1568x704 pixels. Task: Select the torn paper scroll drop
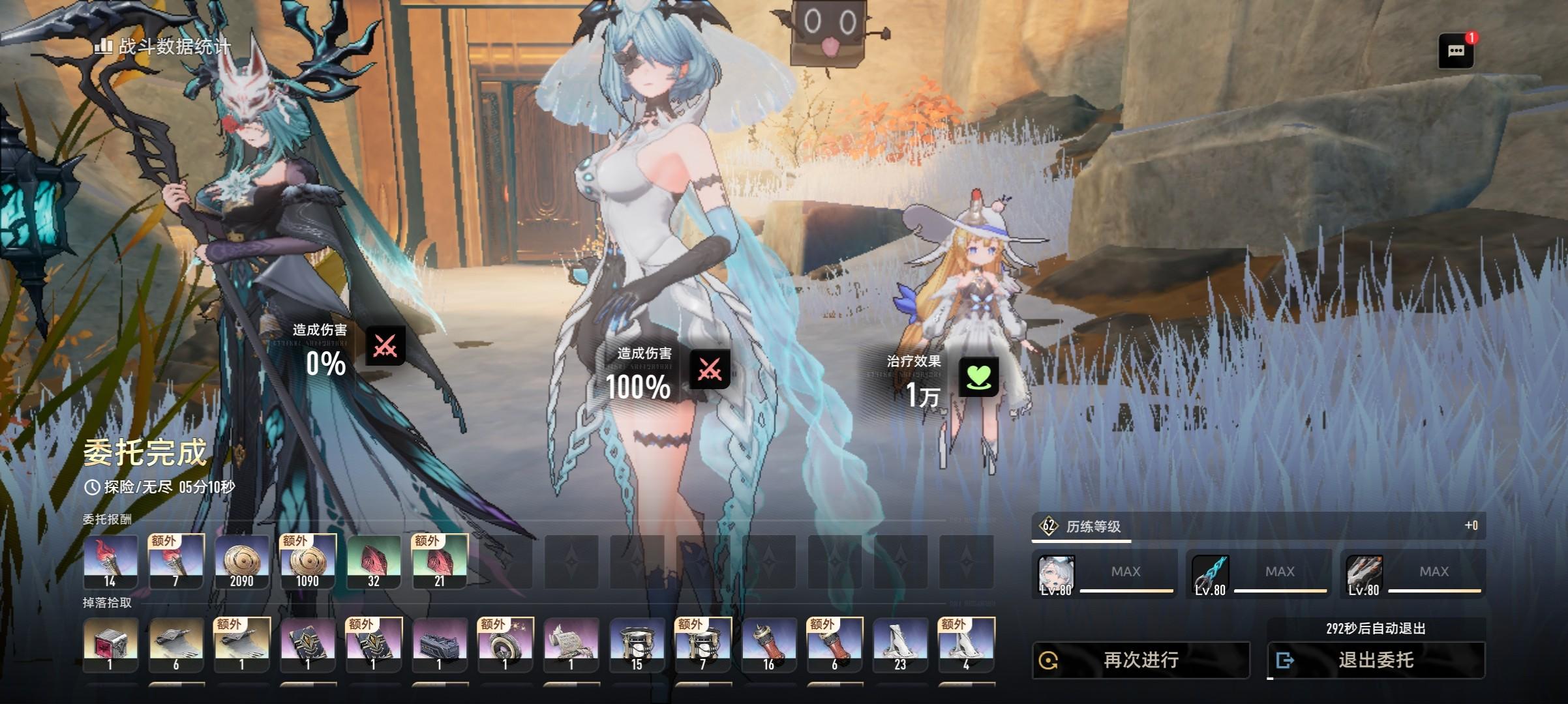click(571, 645)
